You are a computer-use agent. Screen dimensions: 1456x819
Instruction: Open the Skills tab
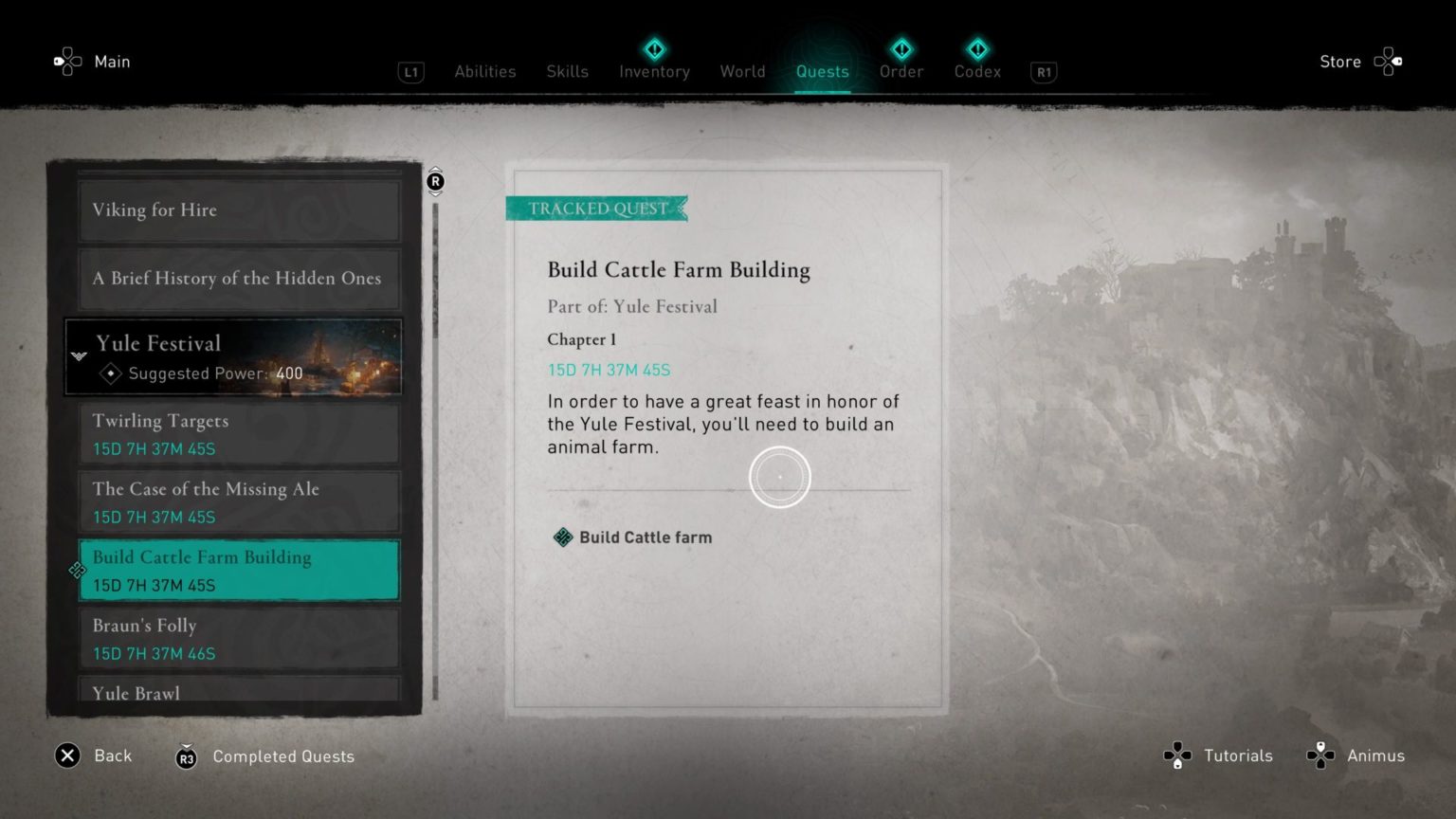pos(567,71)
